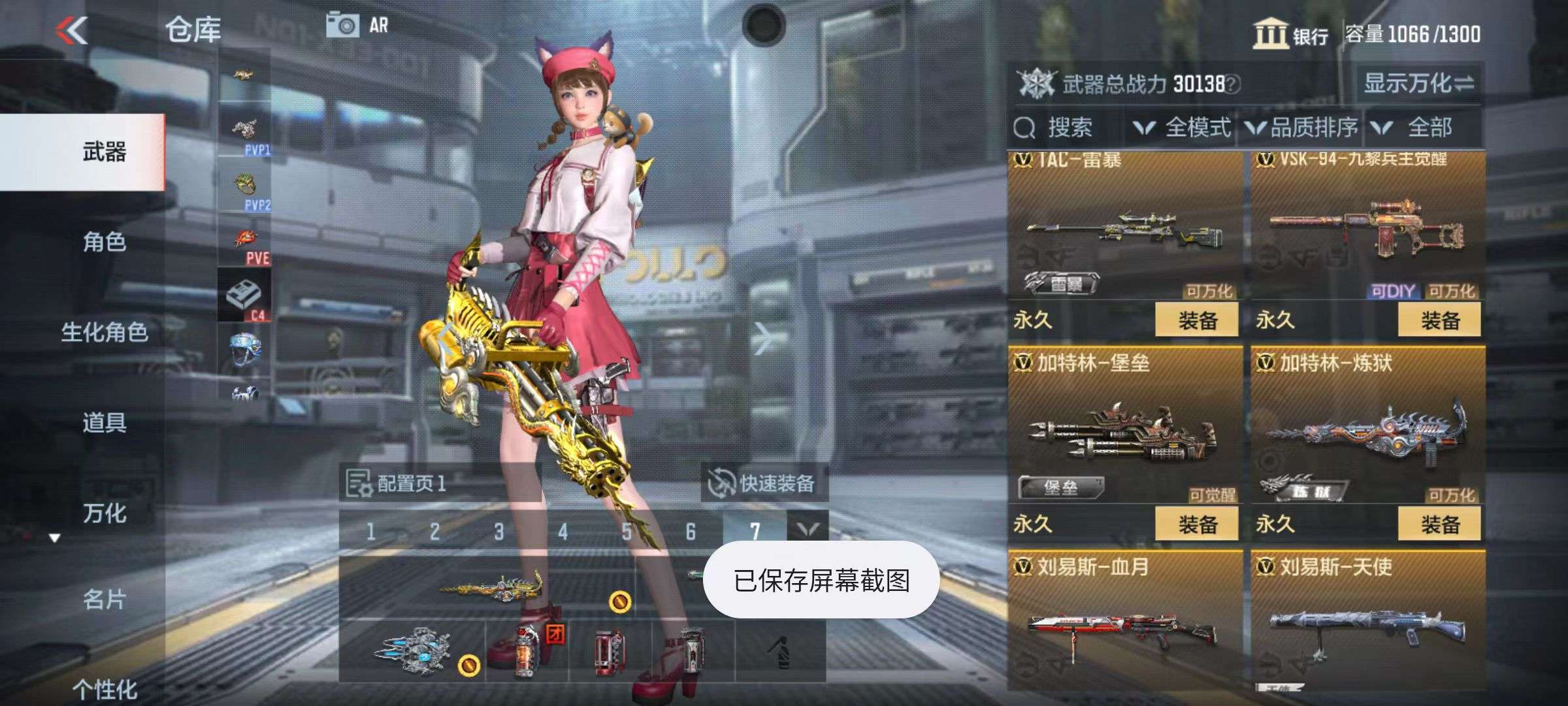Open the 名片 category
This screenshot has height=706, width=1568.
tap(104, 599)
